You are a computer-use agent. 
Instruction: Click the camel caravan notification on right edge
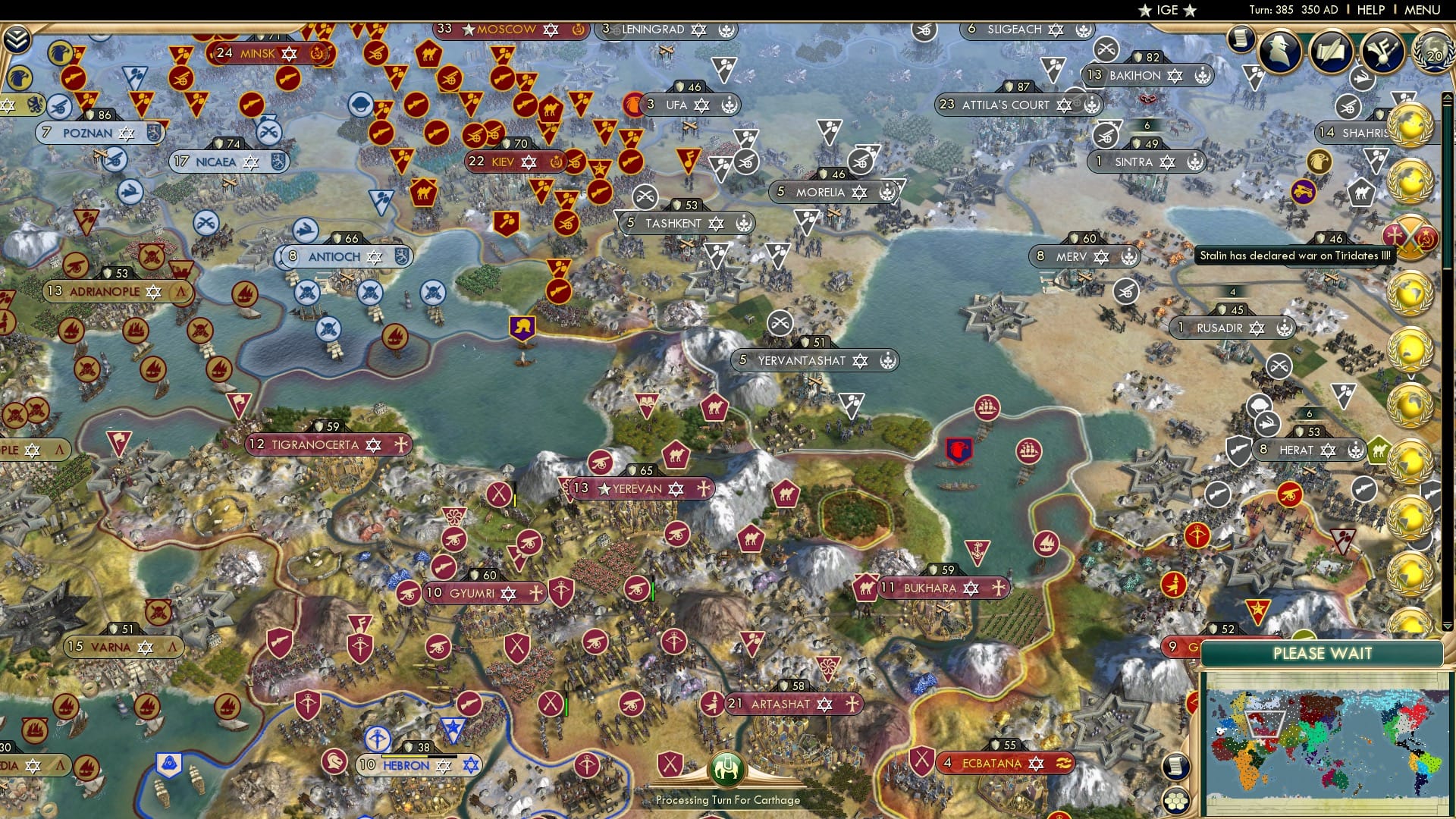click(x=1362, y=192)
